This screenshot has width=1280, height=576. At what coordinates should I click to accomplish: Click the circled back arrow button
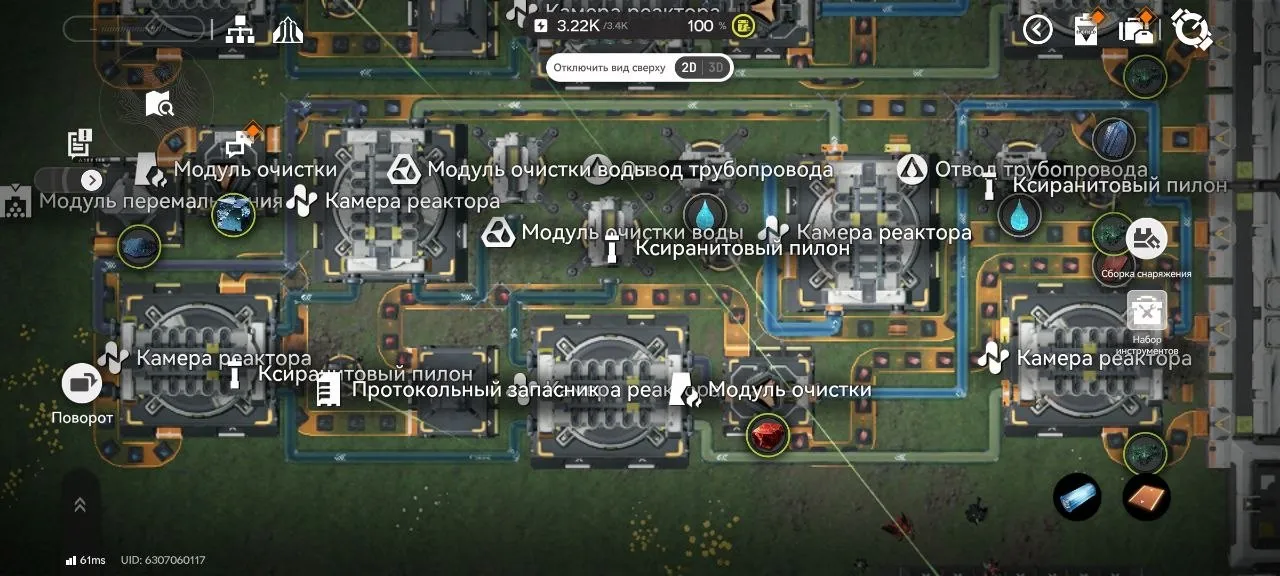[1037, 30]
